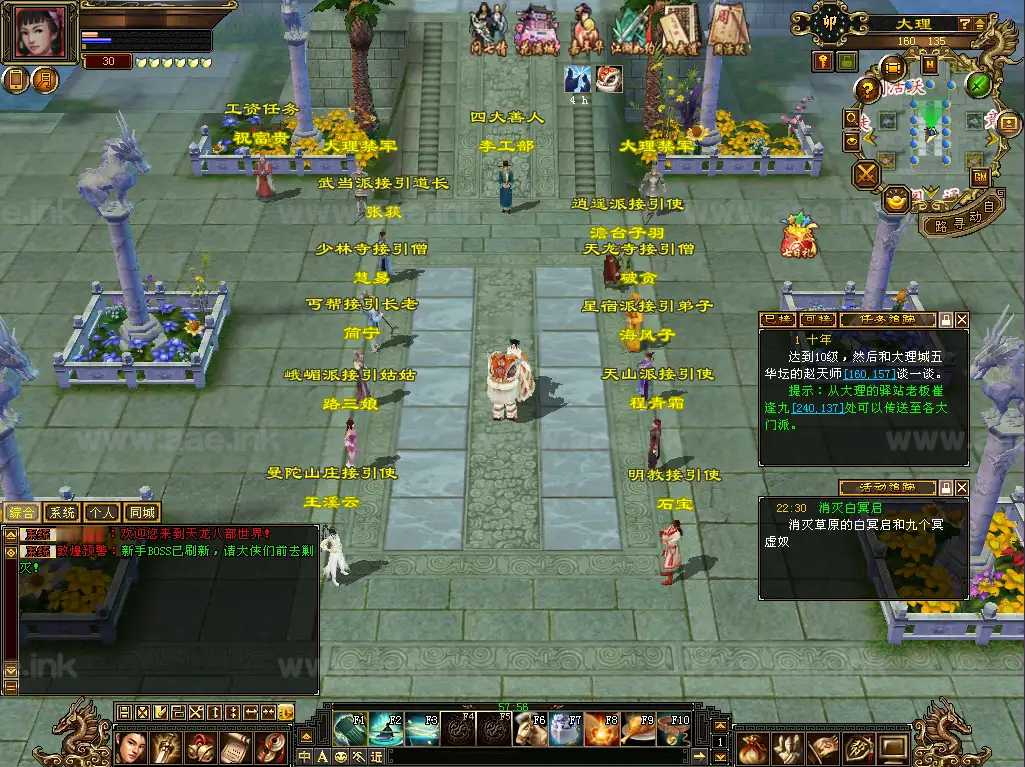Click the lion dance buff icon

click(608, 79)
